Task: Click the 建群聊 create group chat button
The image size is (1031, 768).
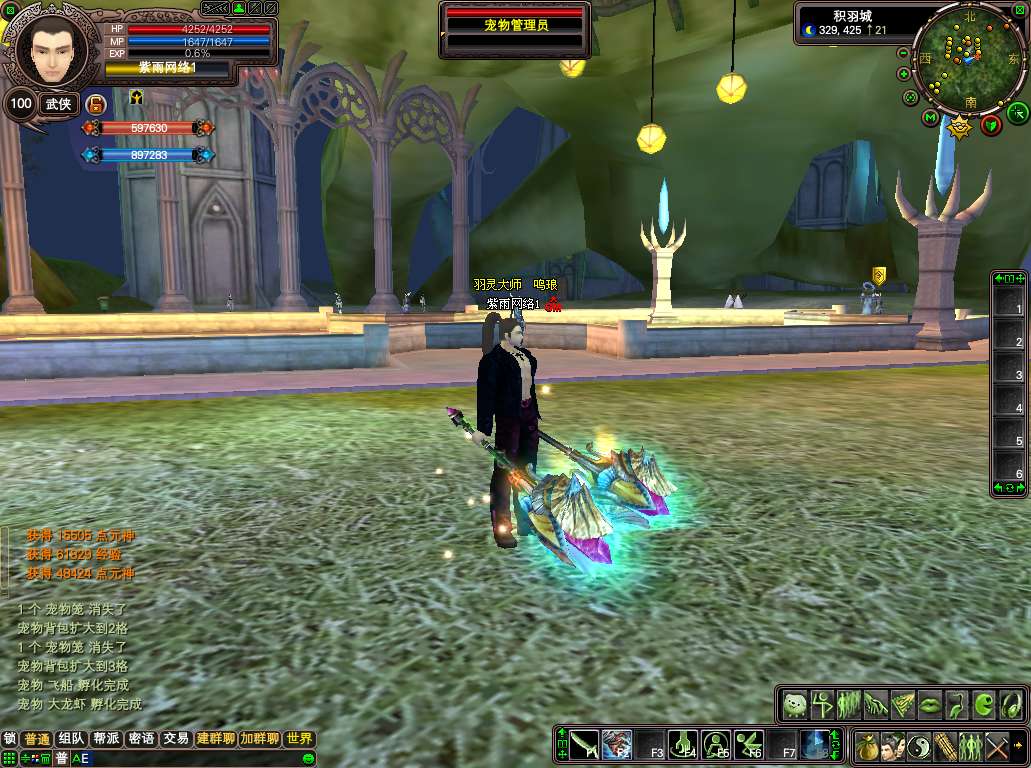Action: tap(215, 739)
